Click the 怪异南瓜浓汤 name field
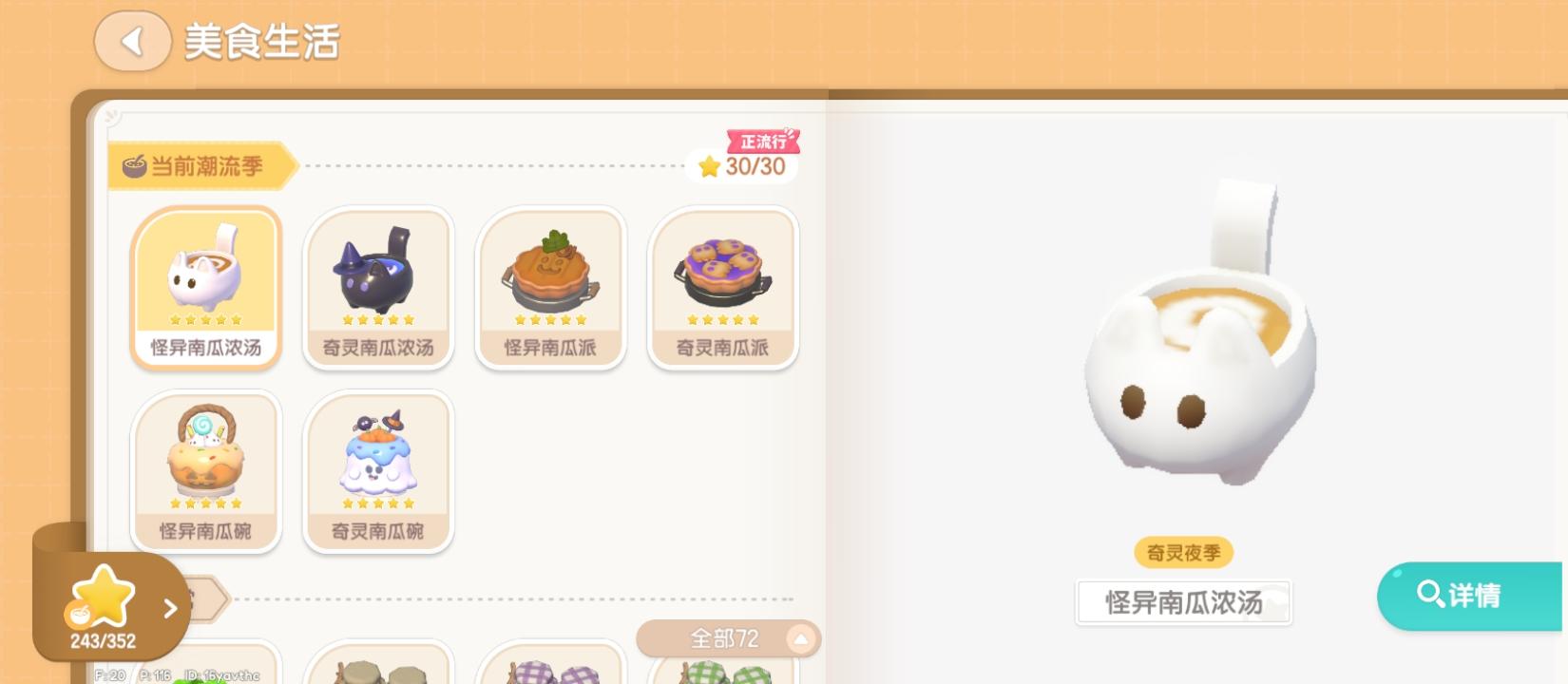The width and height of the screenshot is (1568, 684). click(x=1182, y=603)
